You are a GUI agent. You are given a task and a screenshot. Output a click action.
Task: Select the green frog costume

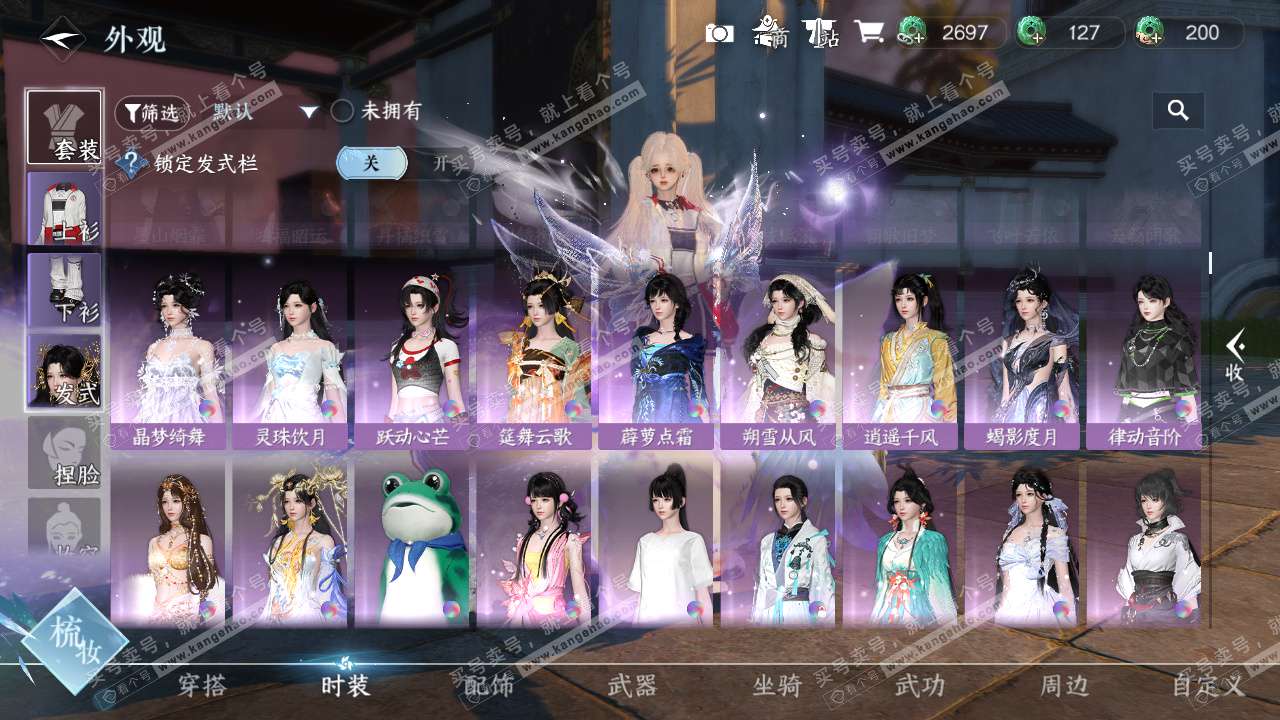point(412,543)
